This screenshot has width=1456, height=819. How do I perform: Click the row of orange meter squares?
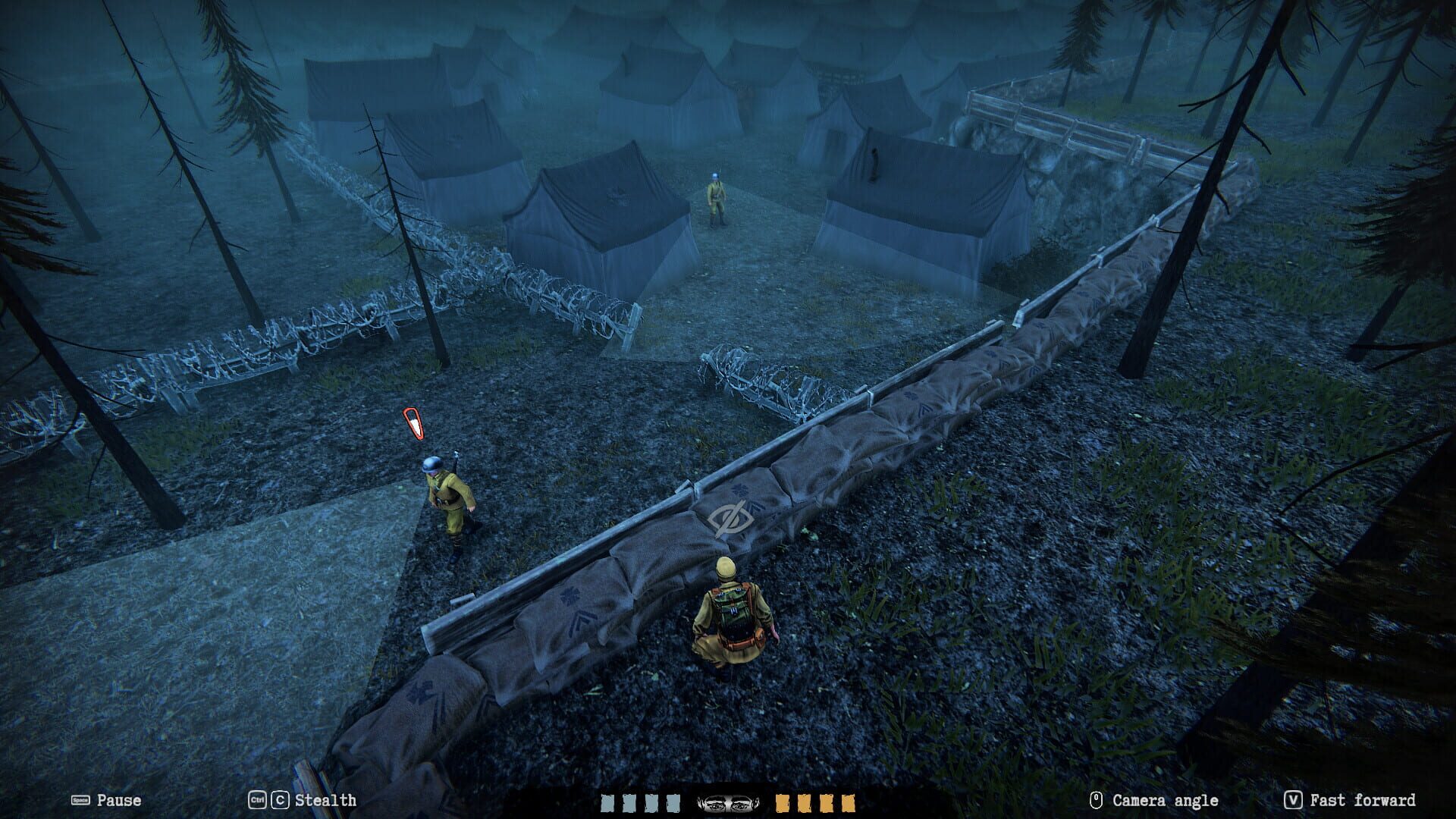[815, 802]
